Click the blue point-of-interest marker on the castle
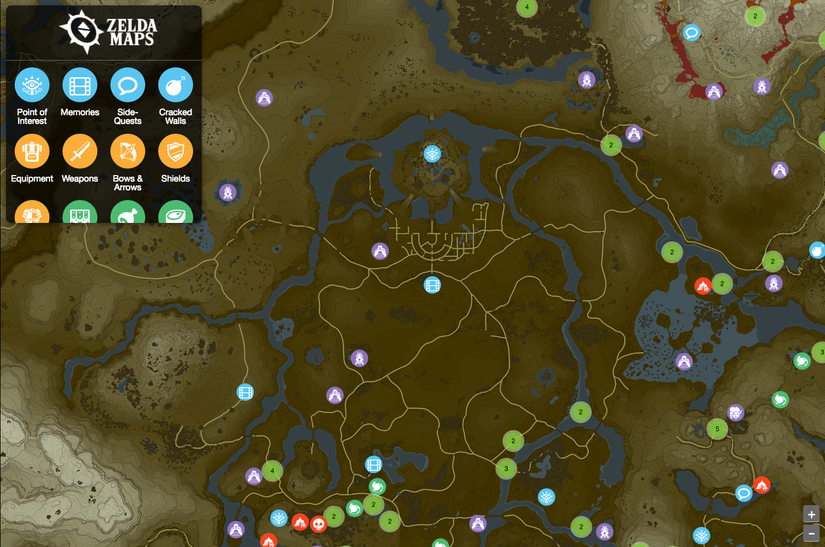This screenshot has width=825, height=547. [x=432, y=153]
